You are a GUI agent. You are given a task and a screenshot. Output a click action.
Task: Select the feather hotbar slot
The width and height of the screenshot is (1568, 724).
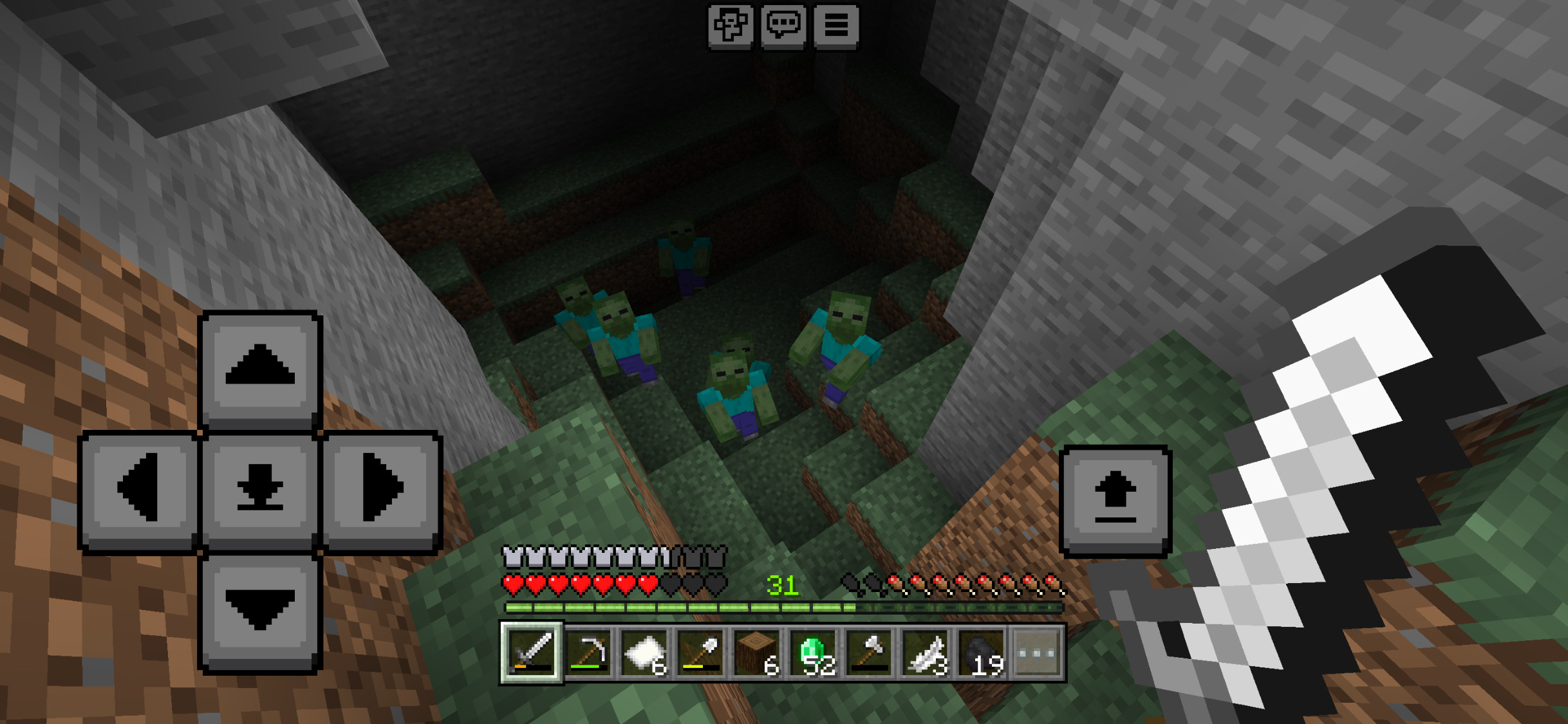coord(926,653)
